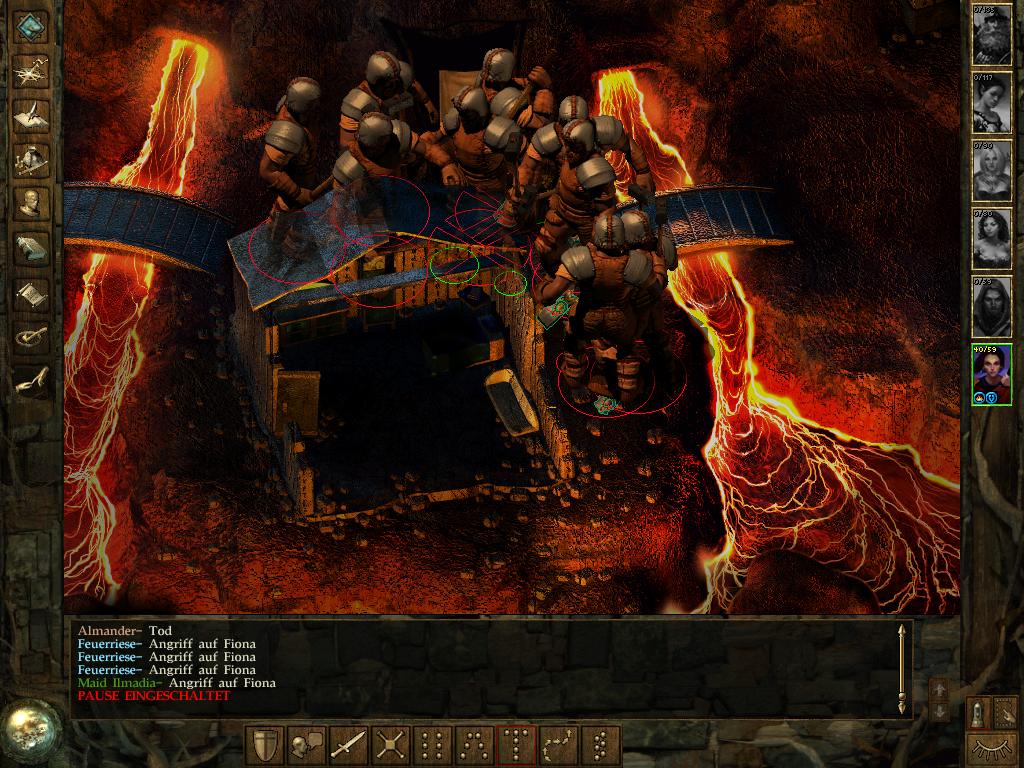Open the inventory screen
The image size is (1024, 768).
32,158
